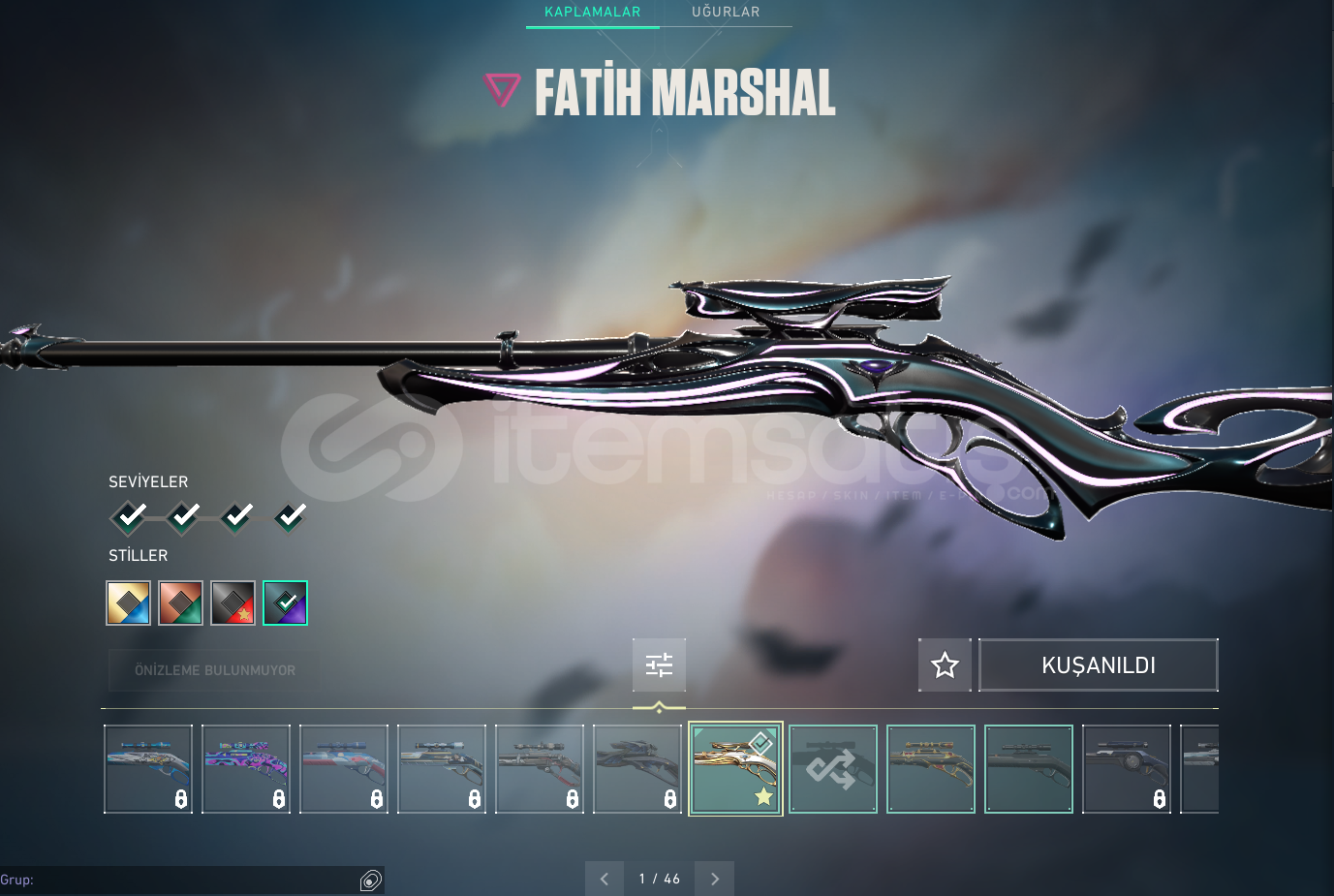The width and height of the screenshot is (1334, 896).
Task: Click the Kuşanıldı equip button
Action: (1098, 665)
